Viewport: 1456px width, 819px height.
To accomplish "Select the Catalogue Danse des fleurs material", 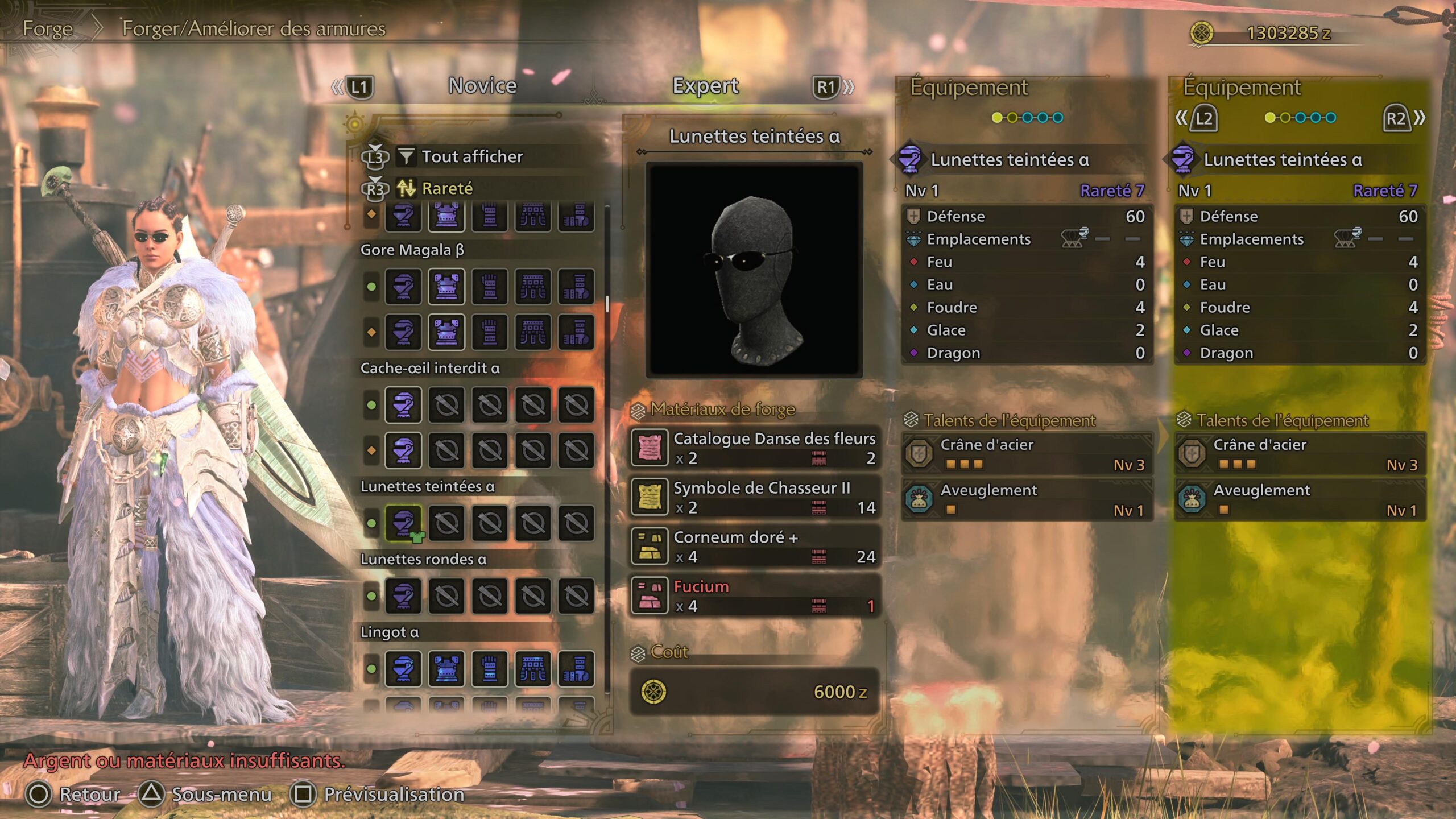I will tap(755, 448).
